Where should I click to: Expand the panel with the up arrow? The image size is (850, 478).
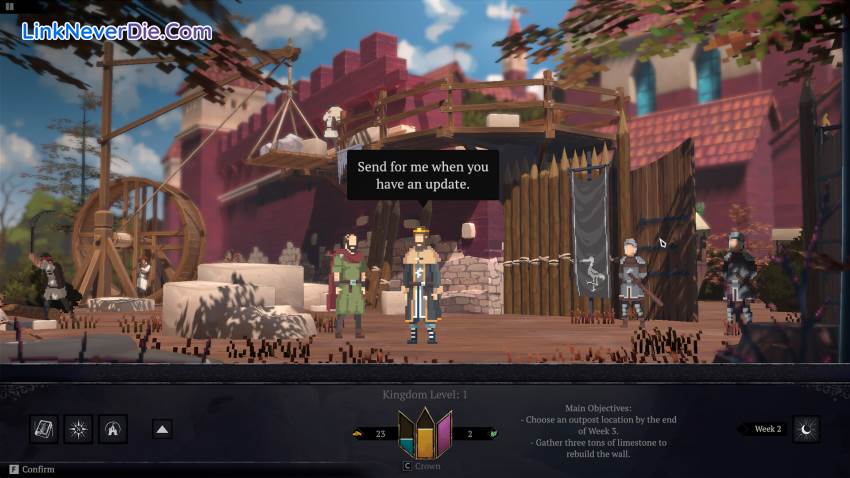[162, 429]
